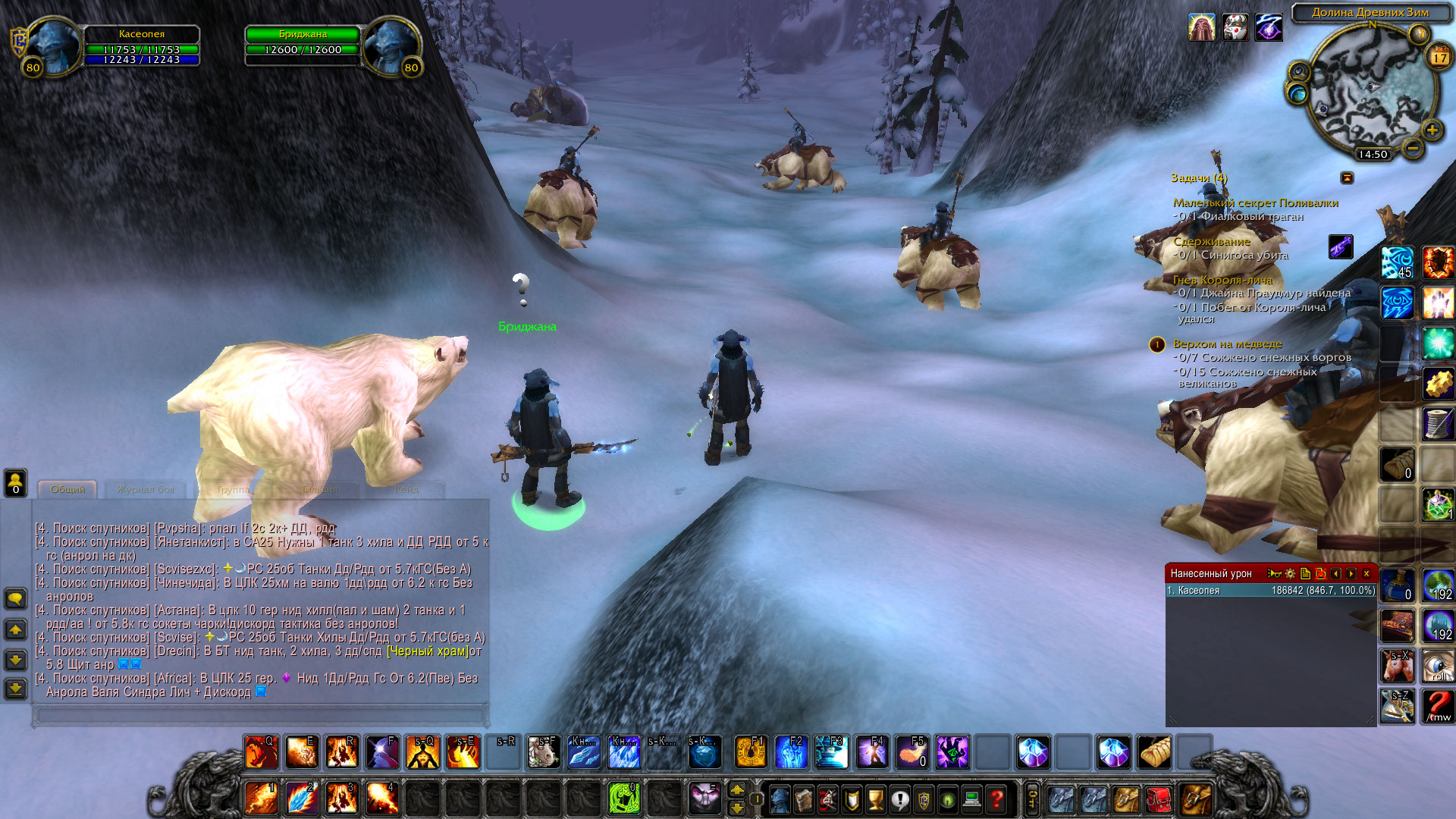Zoom in the minimap with the plus button
This screenshot has width=1456, height=819.
[x=1432, y=130]
